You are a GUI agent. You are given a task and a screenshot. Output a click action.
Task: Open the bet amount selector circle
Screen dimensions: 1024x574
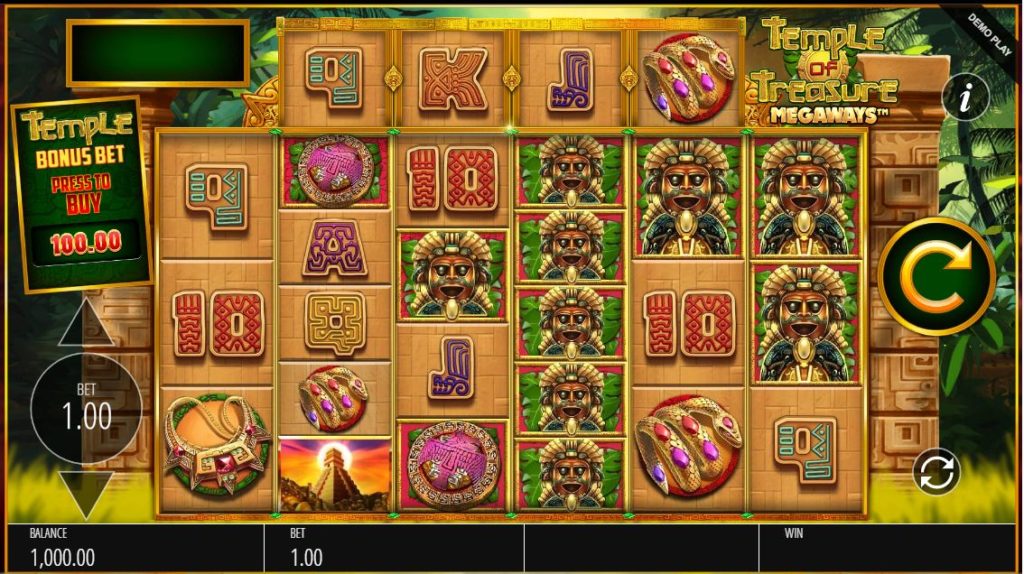86,408
